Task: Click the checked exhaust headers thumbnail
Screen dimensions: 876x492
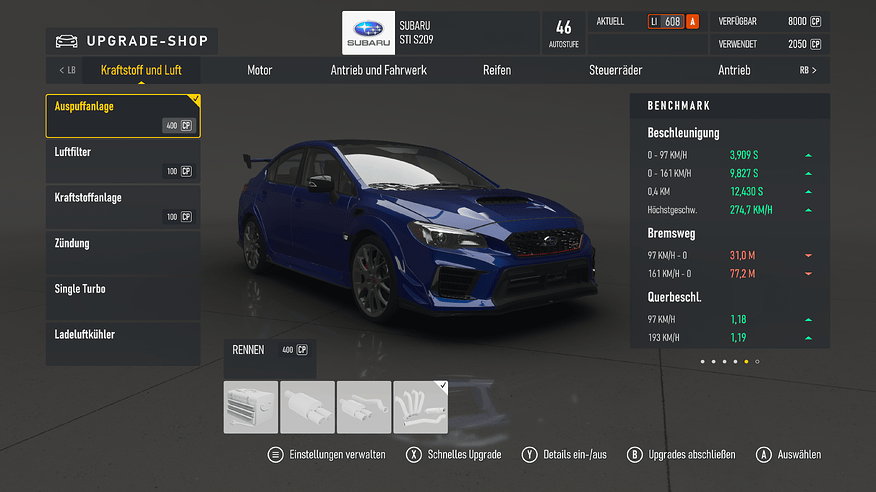Action: tap(421, 407)
